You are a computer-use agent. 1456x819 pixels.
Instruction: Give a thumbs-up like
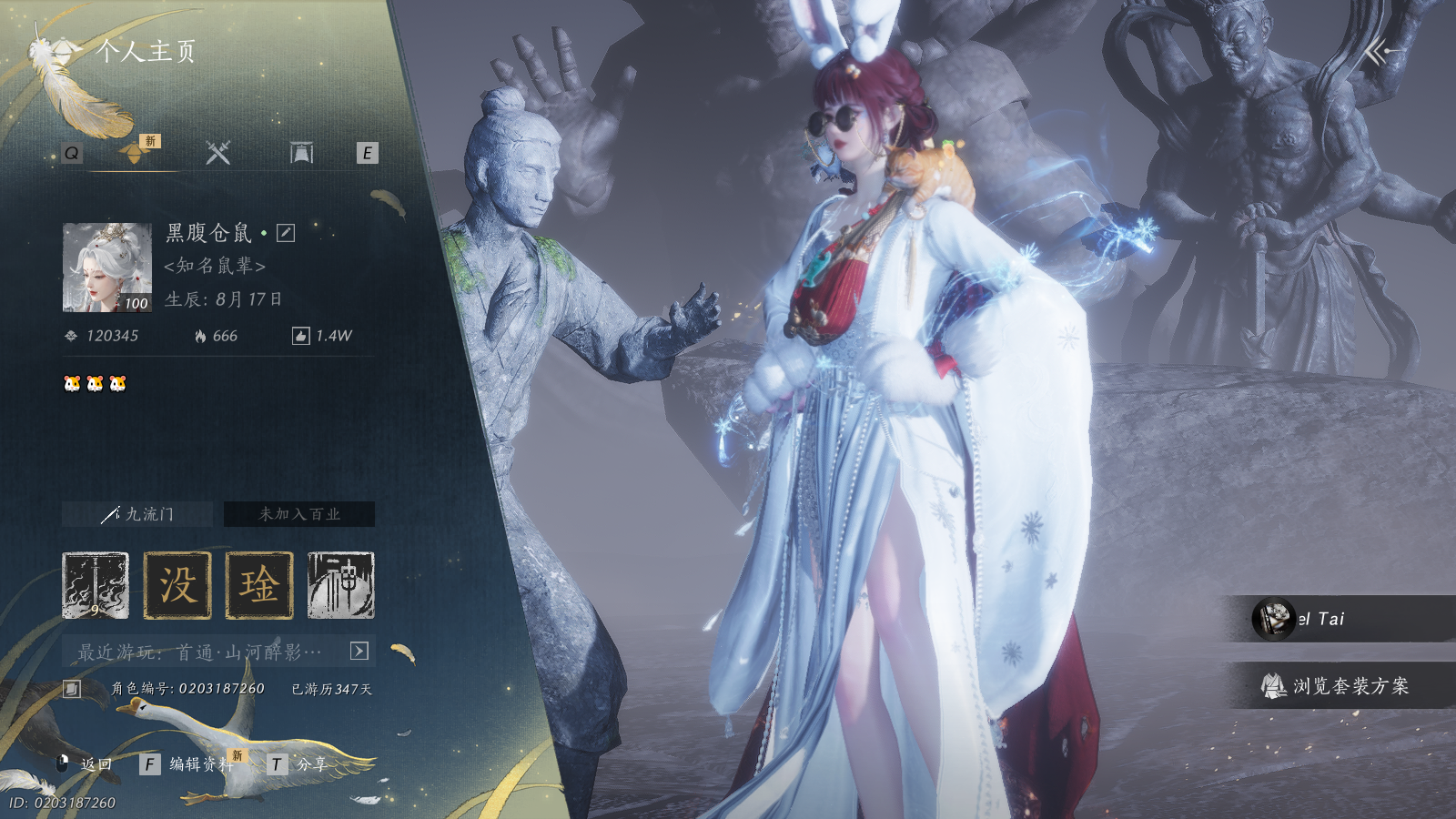tap(300, 336)
